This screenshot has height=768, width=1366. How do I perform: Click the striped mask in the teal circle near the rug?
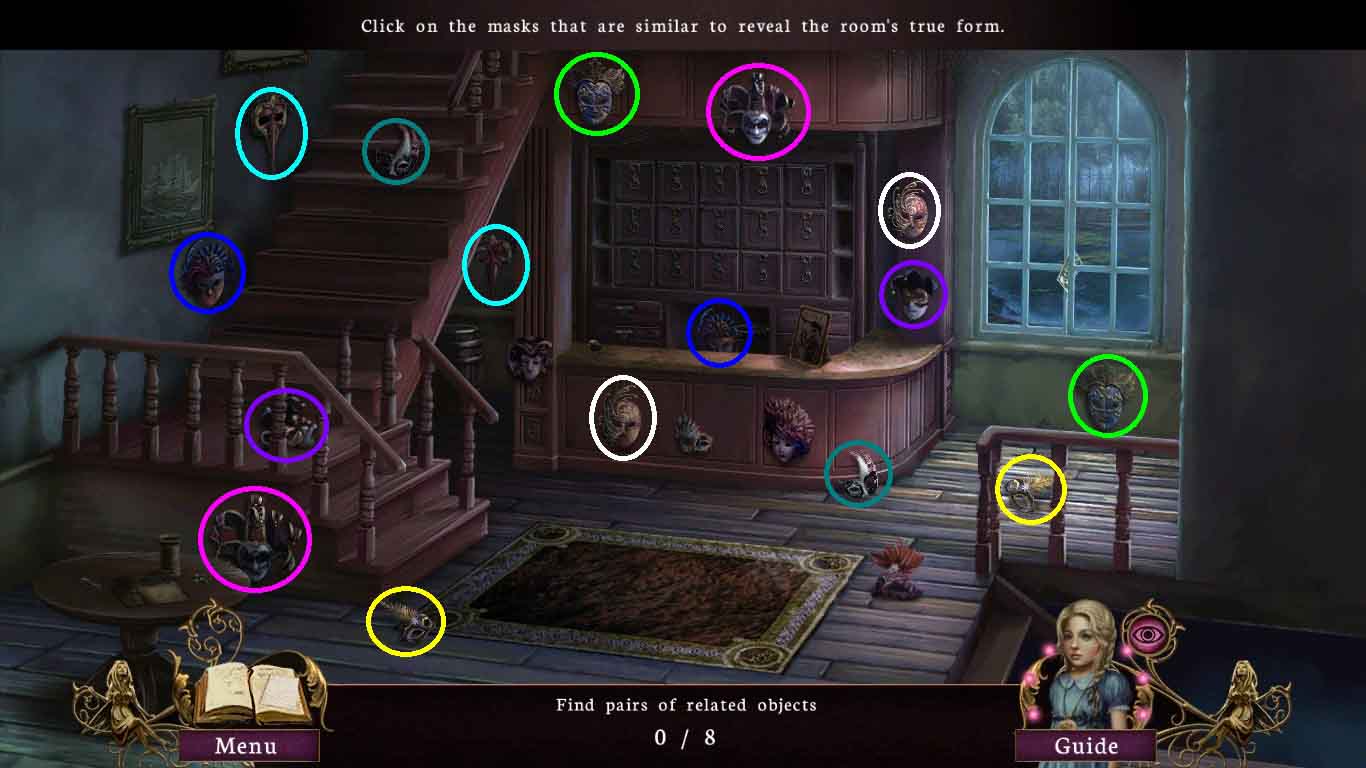(858, 475)
